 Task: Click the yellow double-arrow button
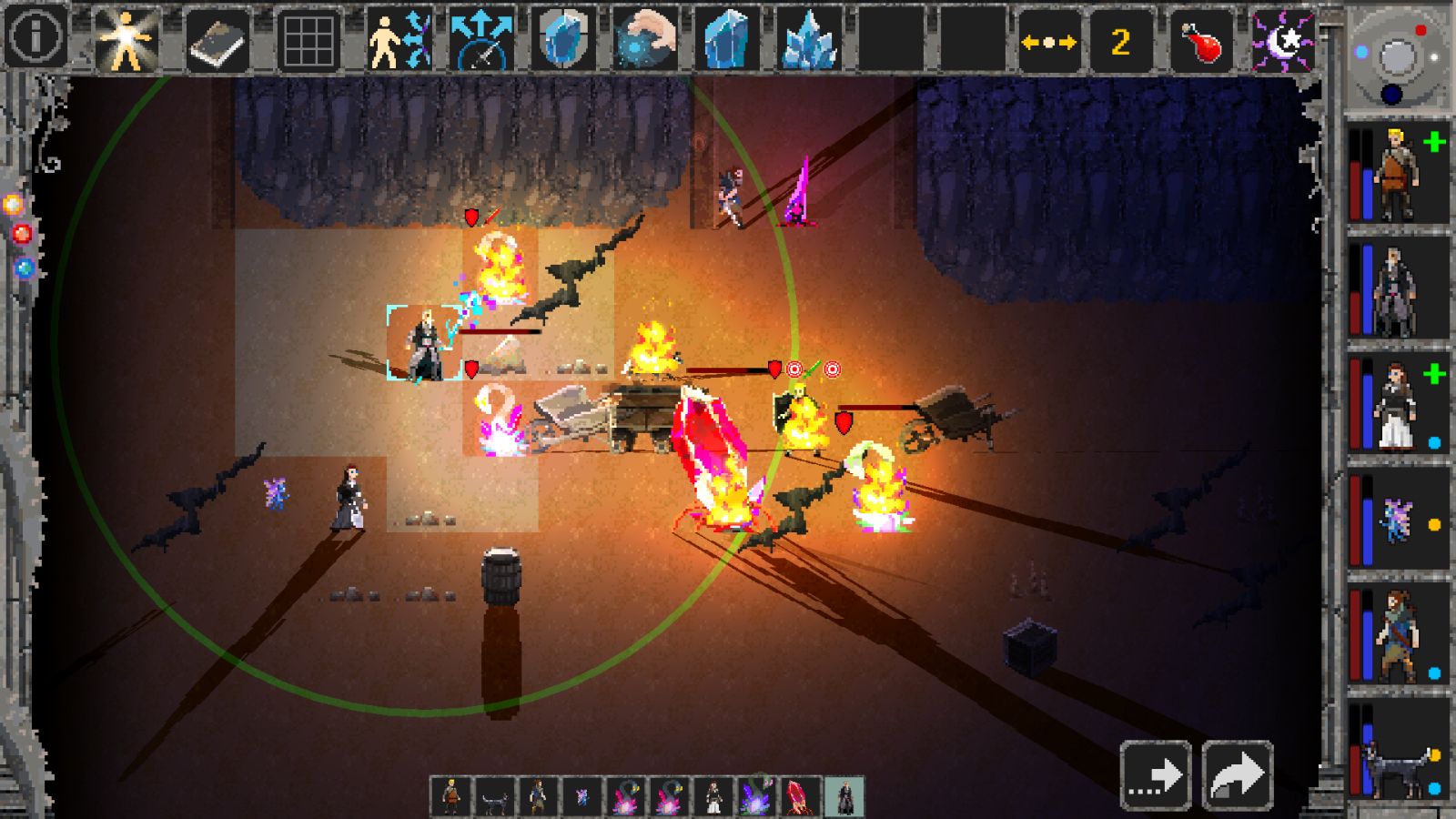1048,42
